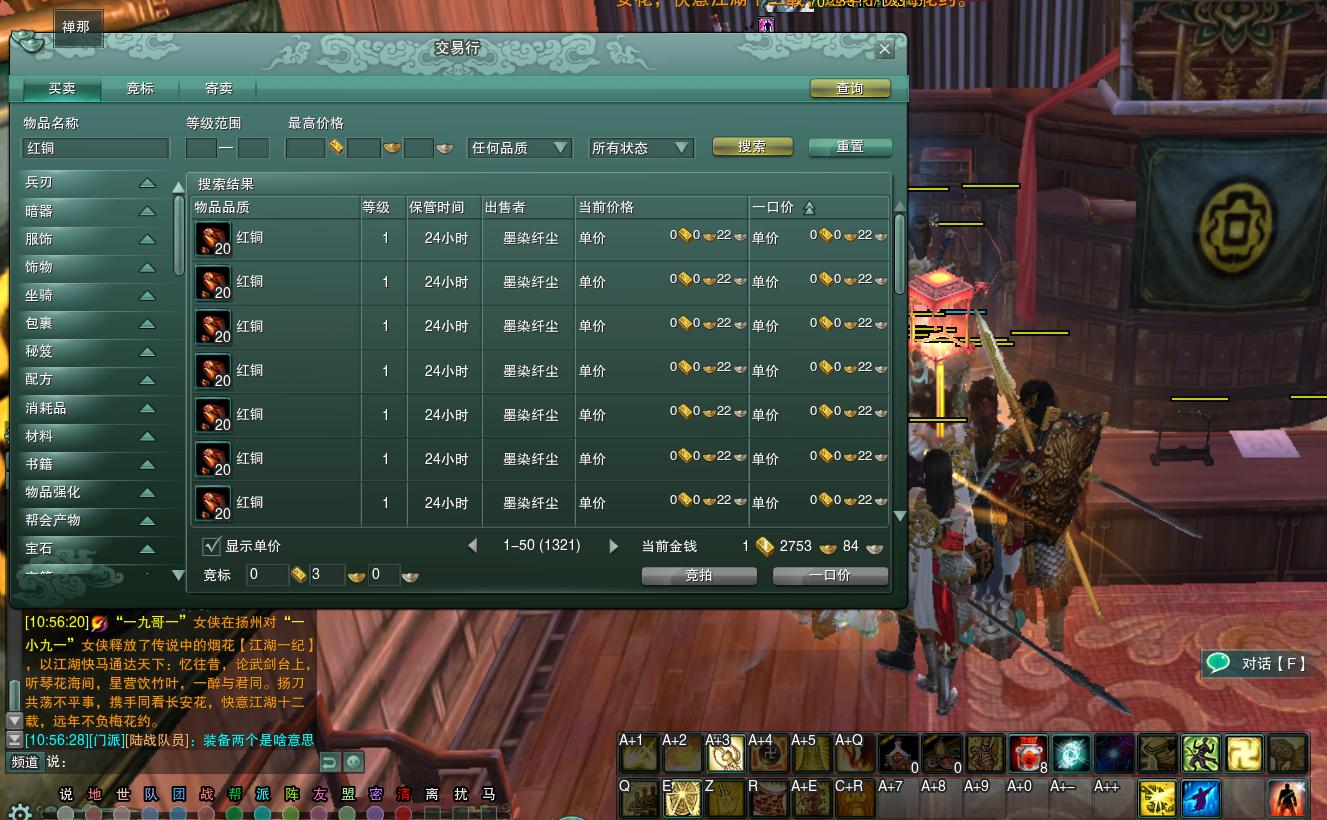Expand the 坐骑 mounts category
The height and width of the screenshot is (820, 1327).
click(x=90, y=296)
